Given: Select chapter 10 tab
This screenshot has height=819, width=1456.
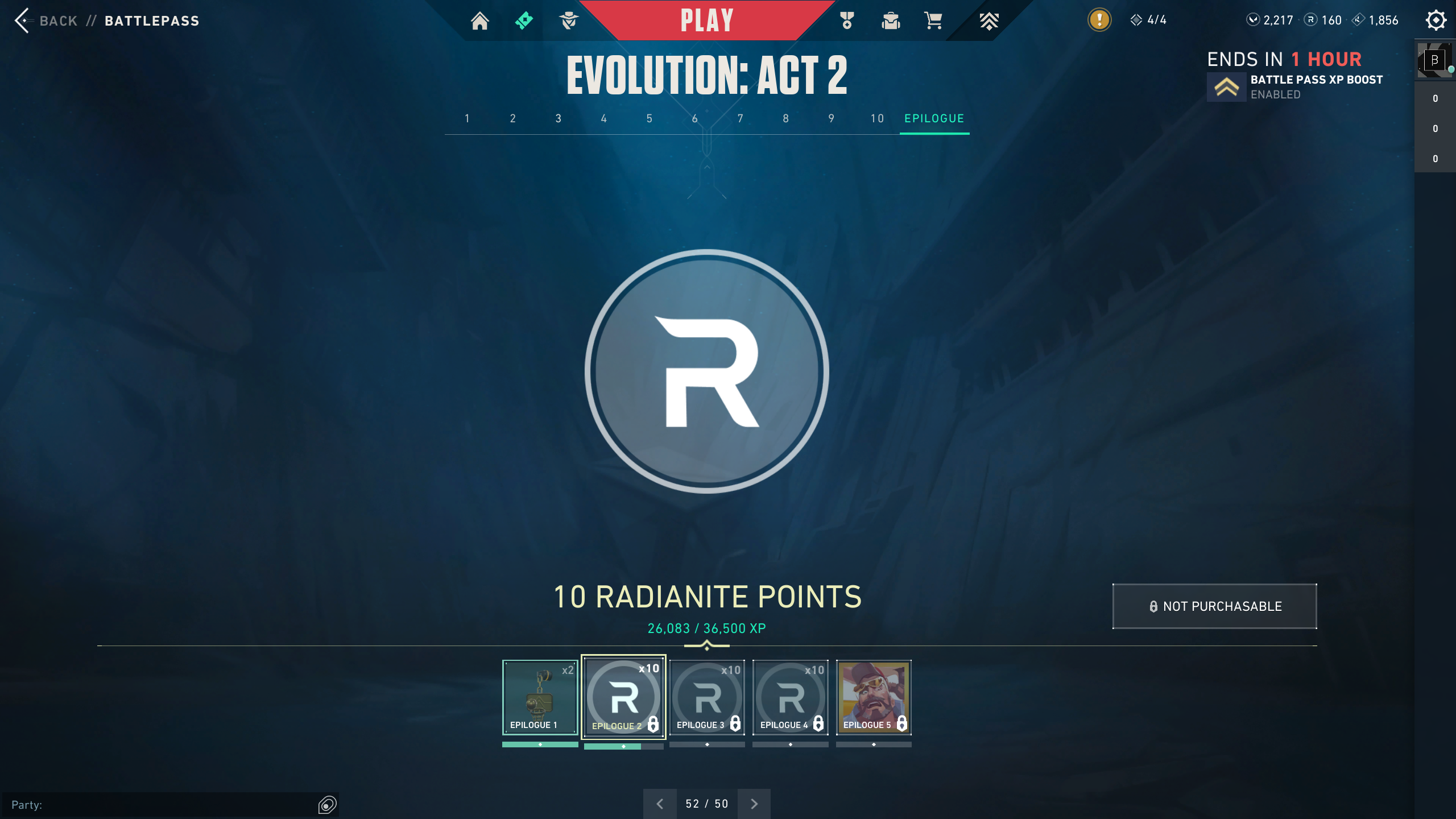Looking at the screenshot, I should [877, 119].
